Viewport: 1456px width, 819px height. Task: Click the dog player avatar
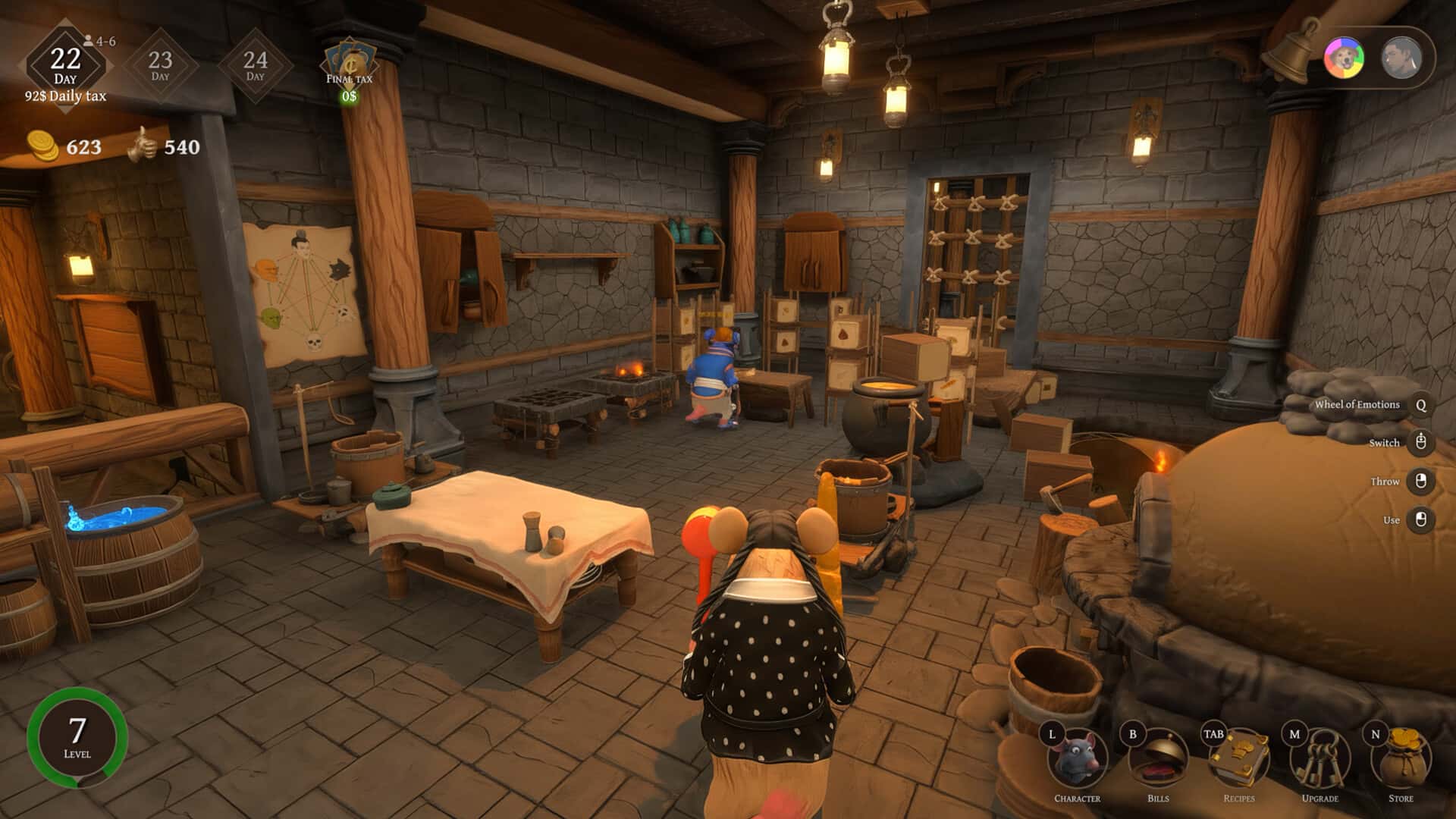[x=1344, y=58]
